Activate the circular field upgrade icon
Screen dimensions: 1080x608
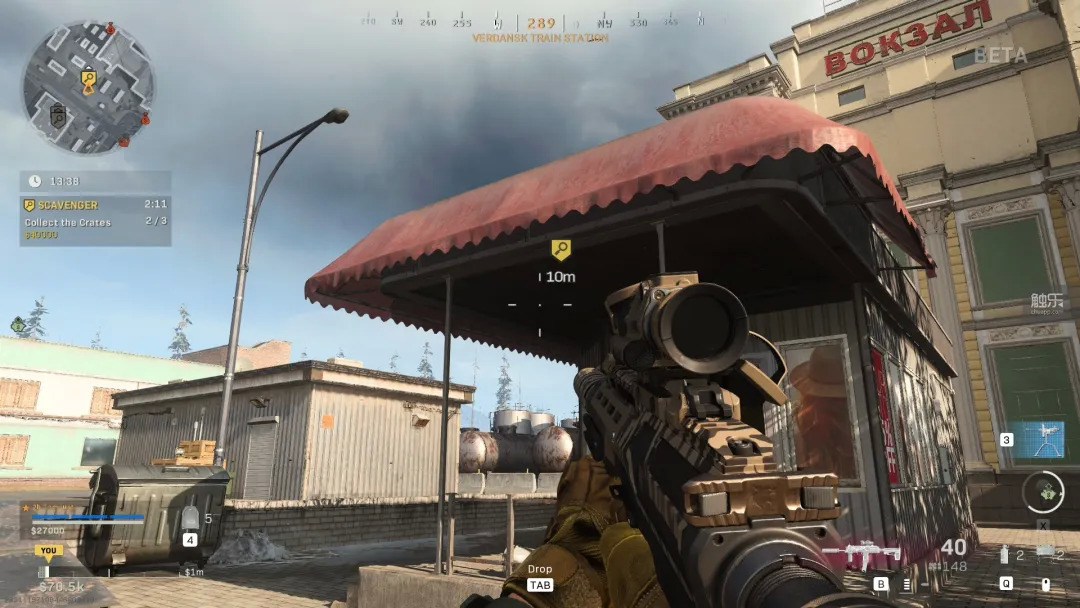tap(1043, 492)
